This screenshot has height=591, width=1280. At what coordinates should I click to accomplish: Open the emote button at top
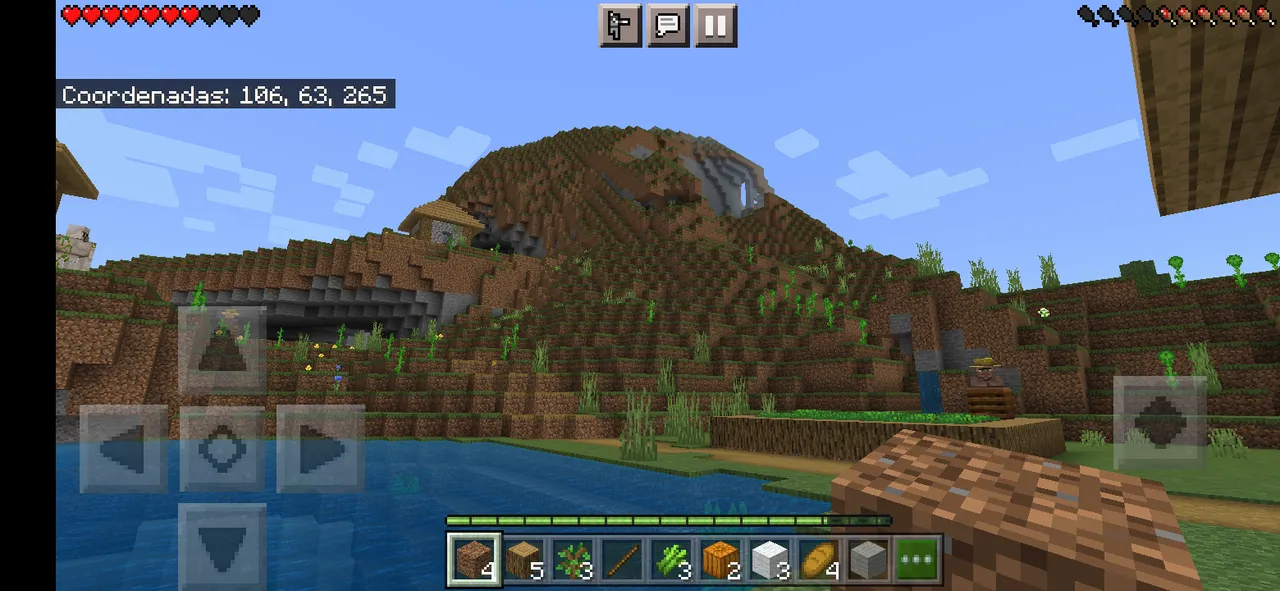coord(620,26)
